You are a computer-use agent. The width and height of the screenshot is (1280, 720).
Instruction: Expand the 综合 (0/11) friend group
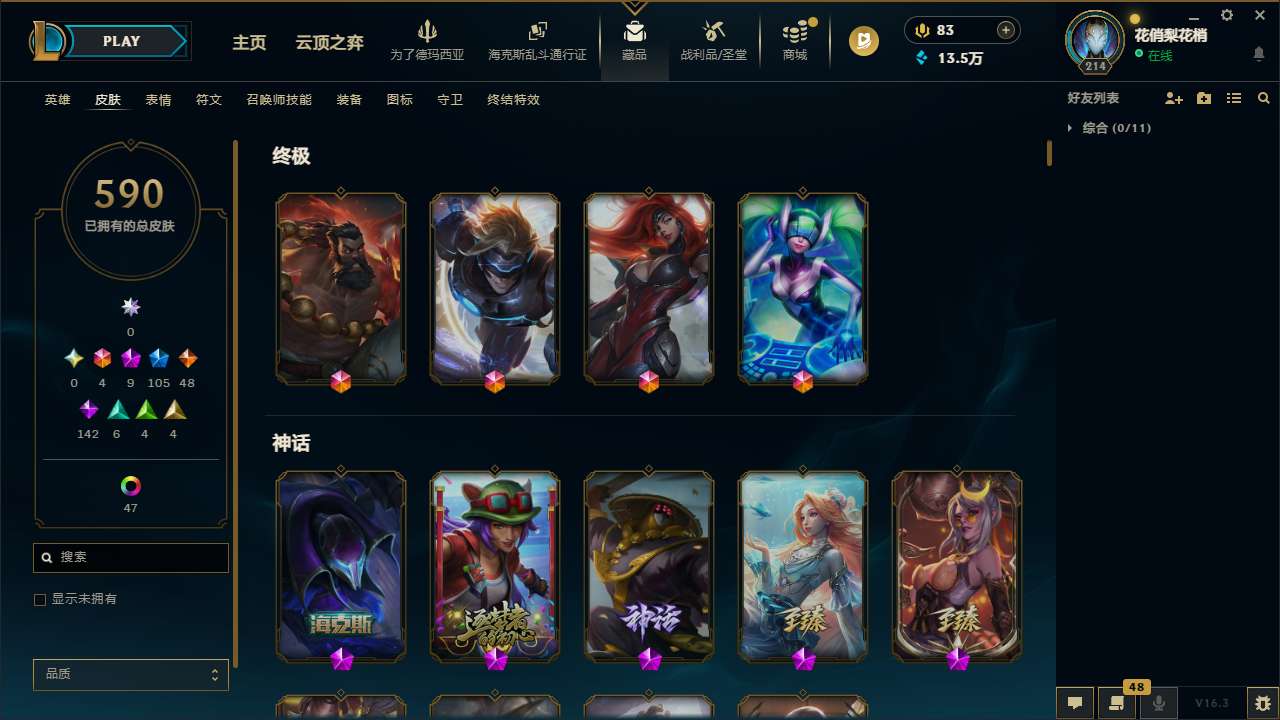coord(1072,128)
